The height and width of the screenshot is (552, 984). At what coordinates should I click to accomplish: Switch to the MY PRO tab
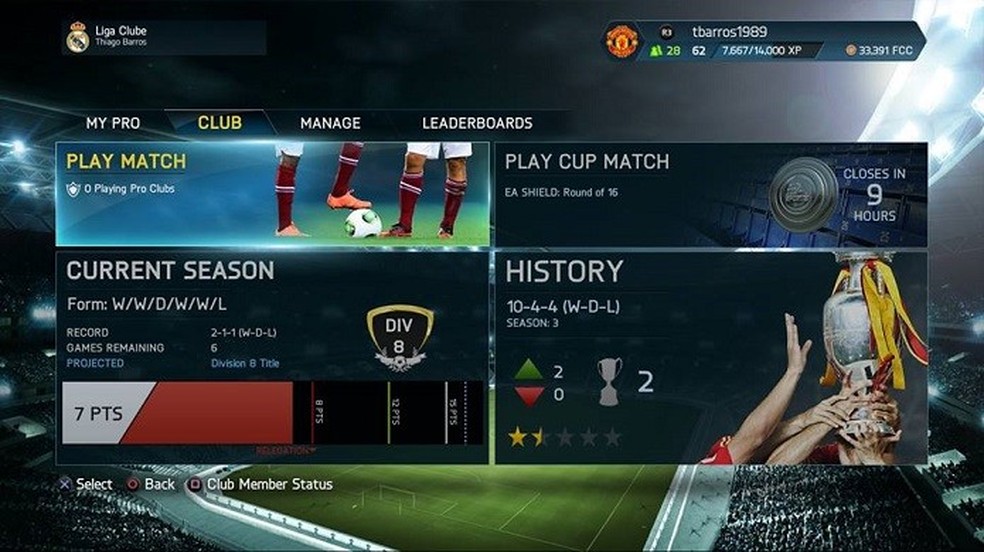coord(113,123)
